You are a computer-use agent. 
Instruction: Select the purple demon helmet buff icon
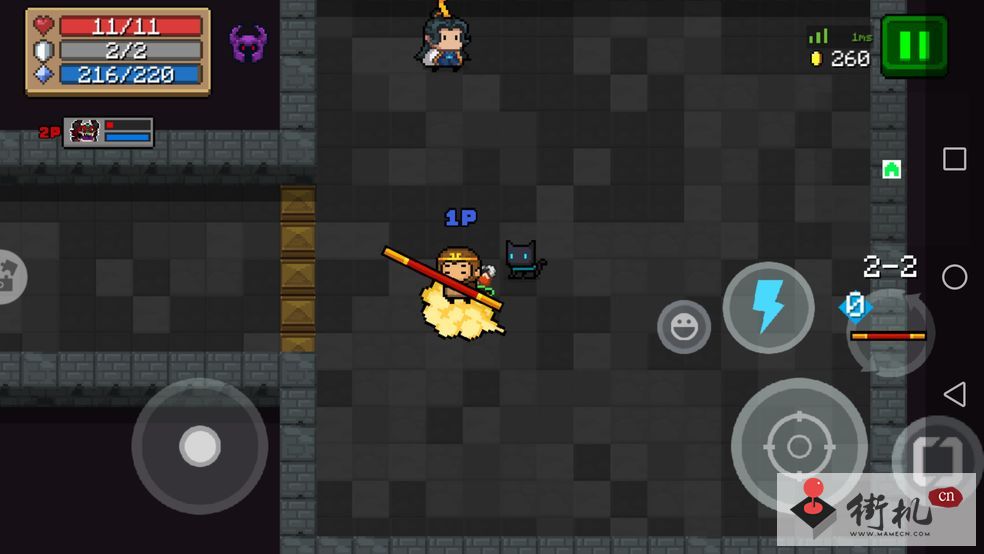click(248, 44)
